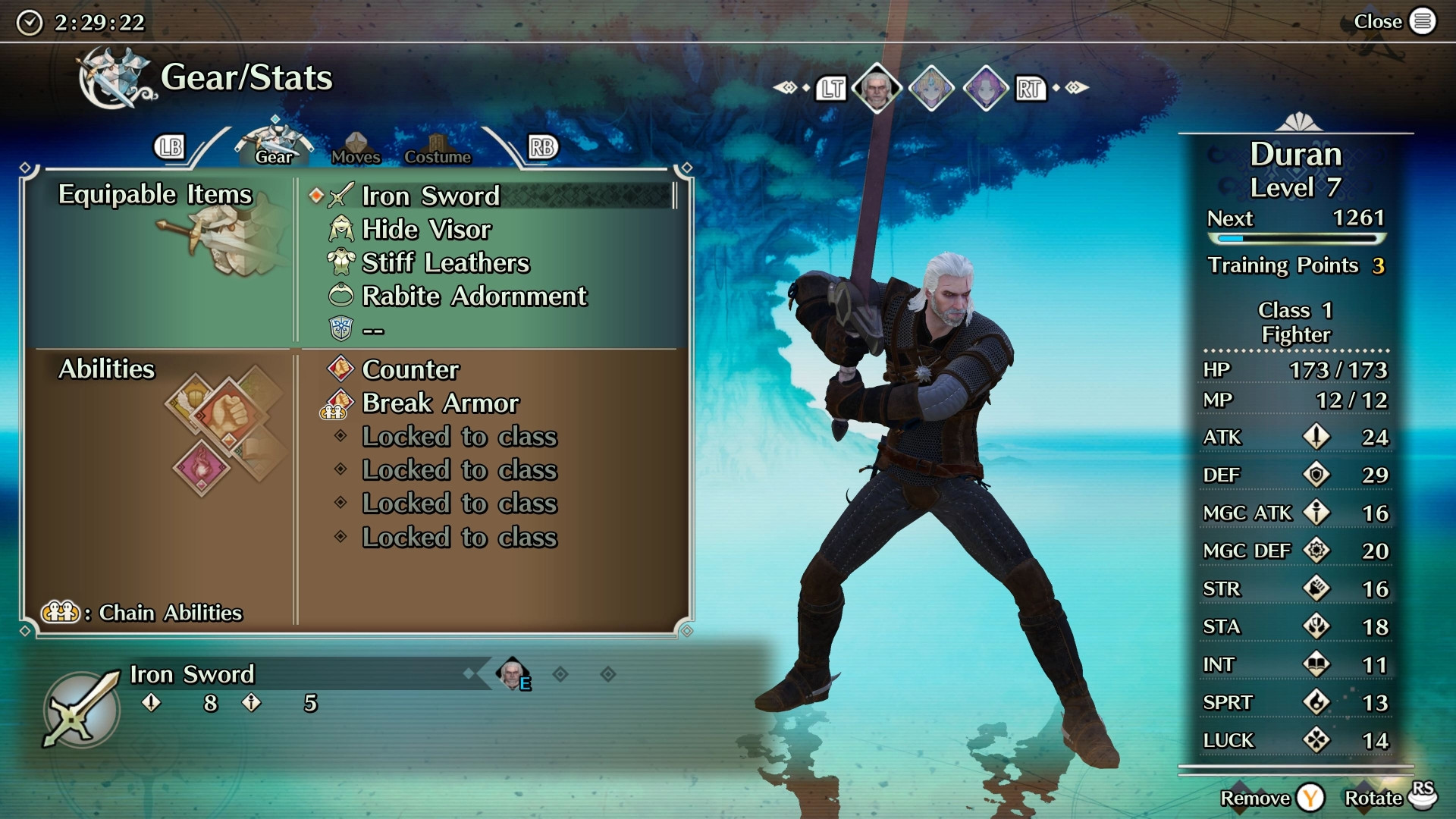This screenshot has width=1456, height=819.
Task: Switch to the Moves tab
Action: (356, 148)
